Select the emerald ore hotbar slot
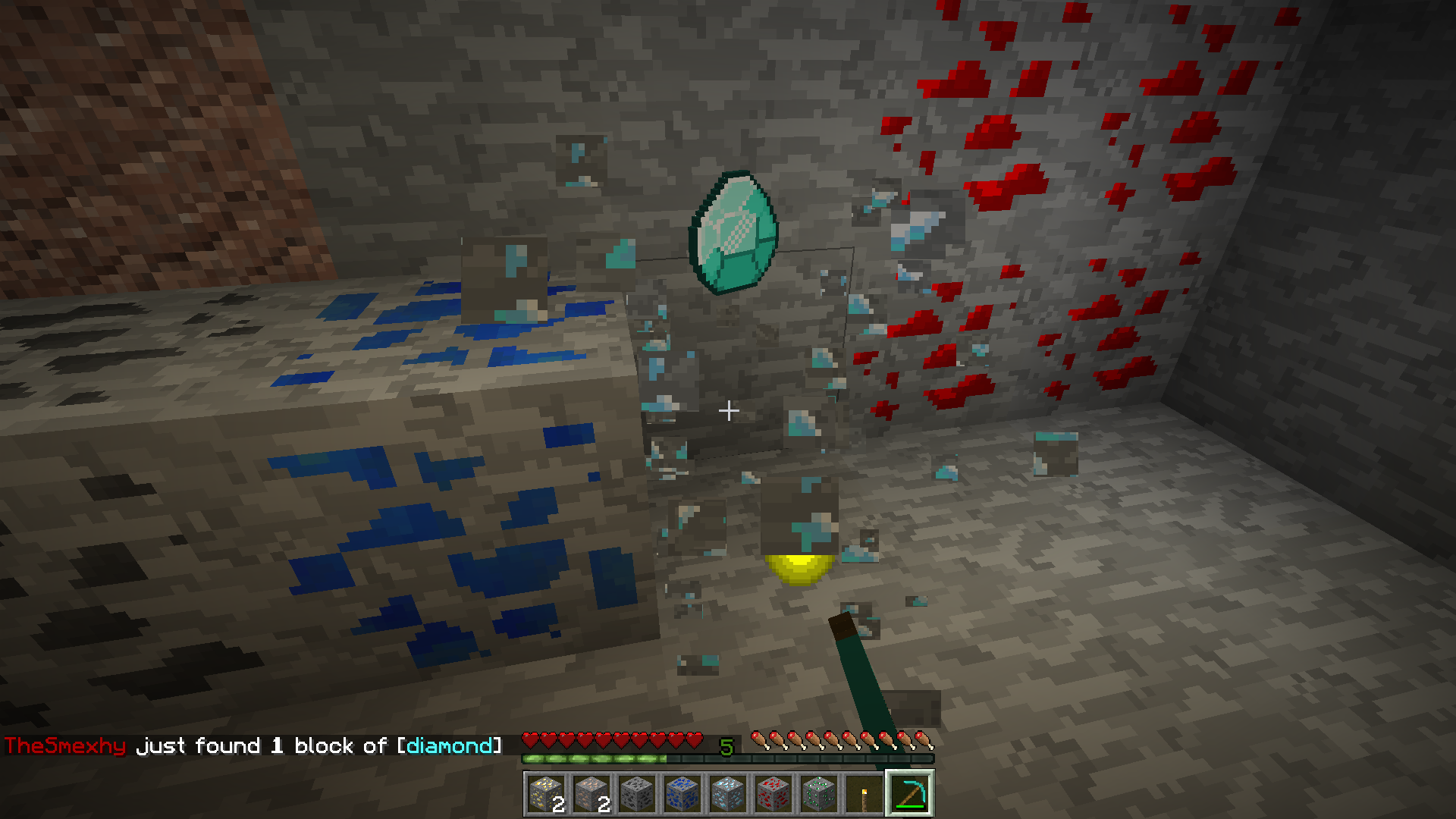The image size is (1456, 819). pyautogui.click(x=819, y=794)
